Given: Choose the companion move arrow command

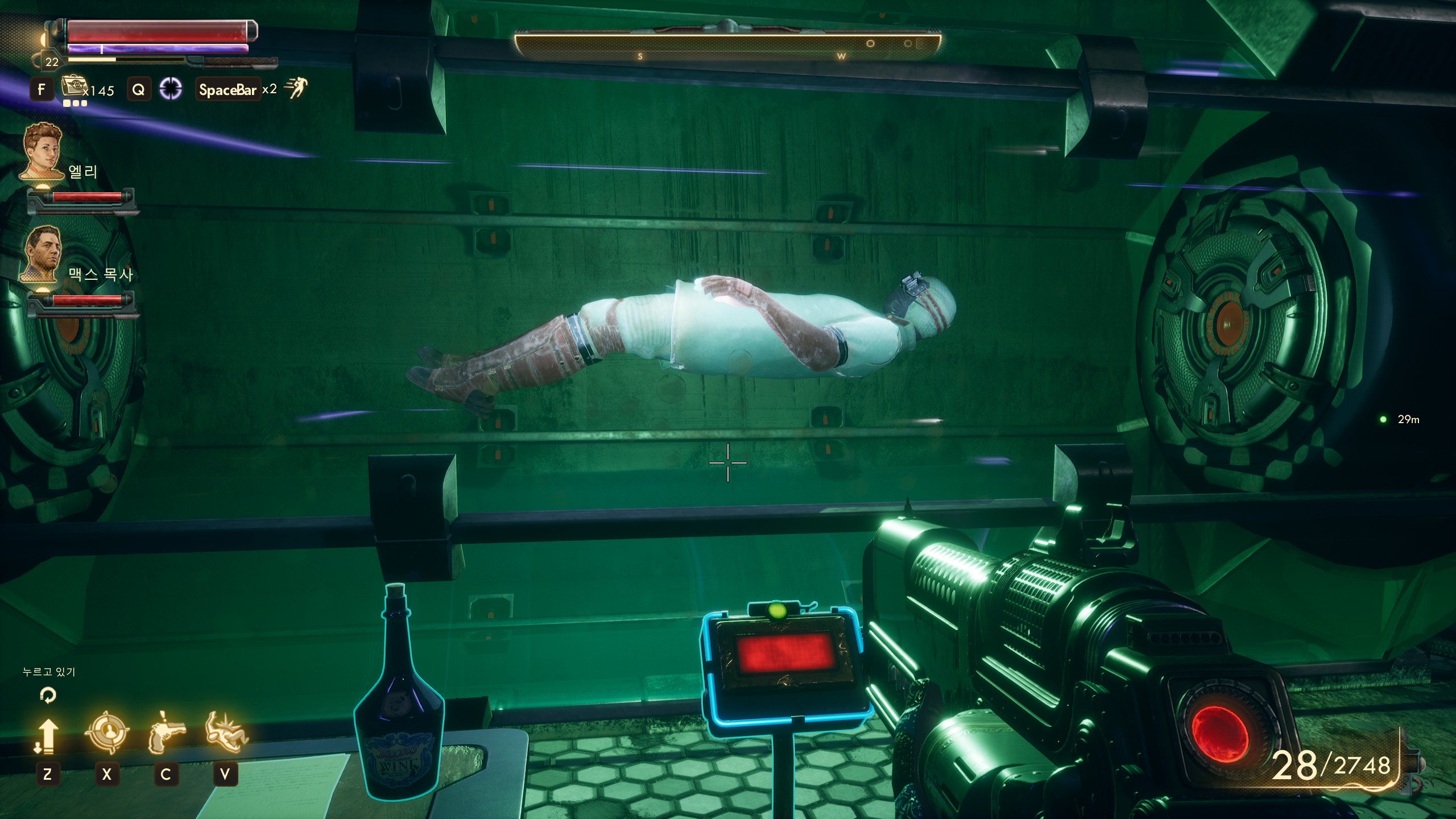Looking at the screenshot, I should click(47, 735).
